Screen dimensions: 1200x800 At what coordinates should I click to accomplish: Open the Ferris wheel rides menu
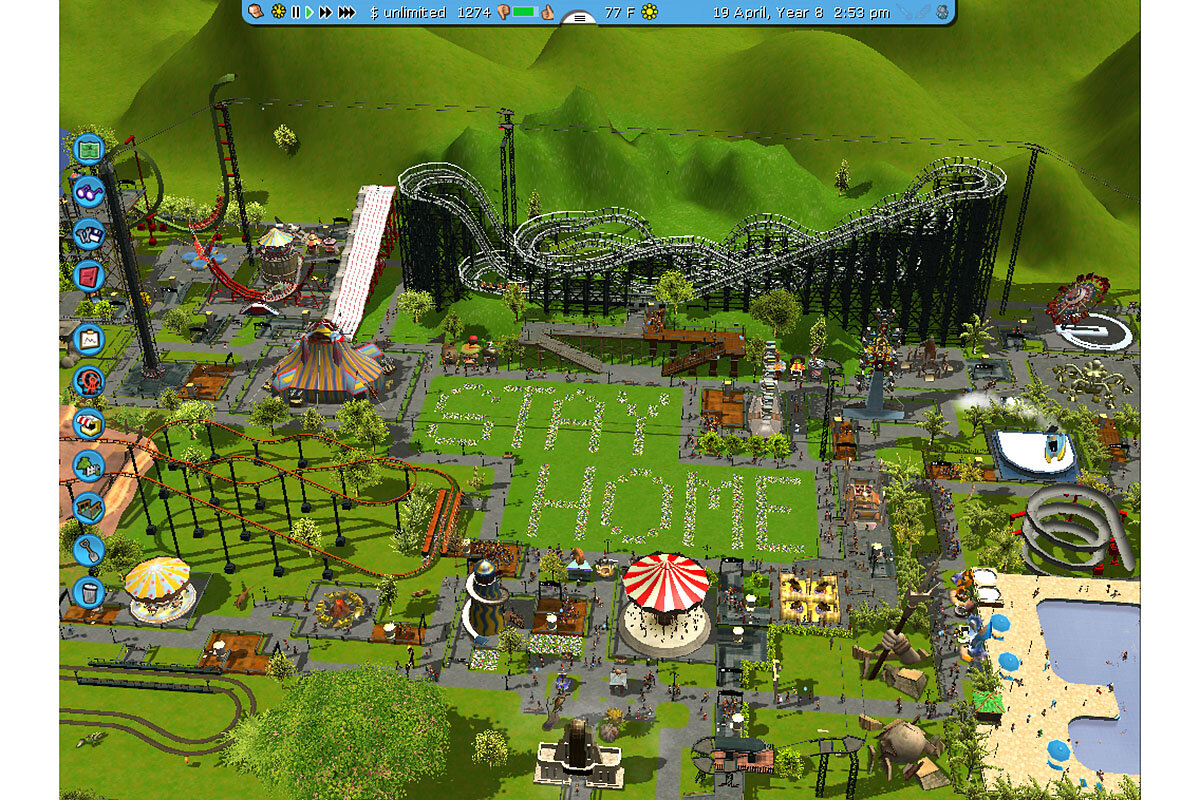click(88, 381)
